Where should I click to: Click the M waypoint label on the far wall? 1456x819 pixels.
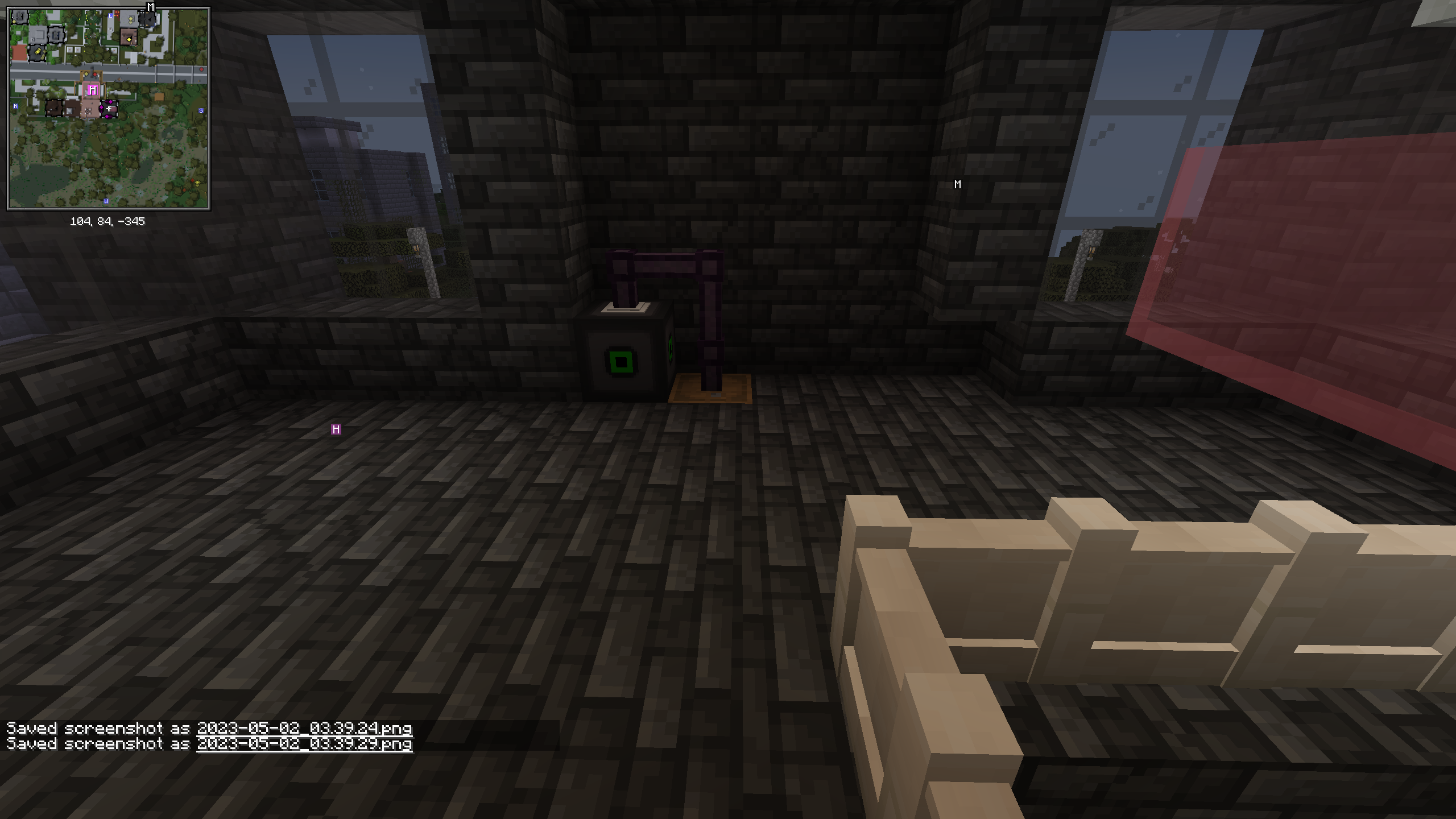tap(957, 184)
